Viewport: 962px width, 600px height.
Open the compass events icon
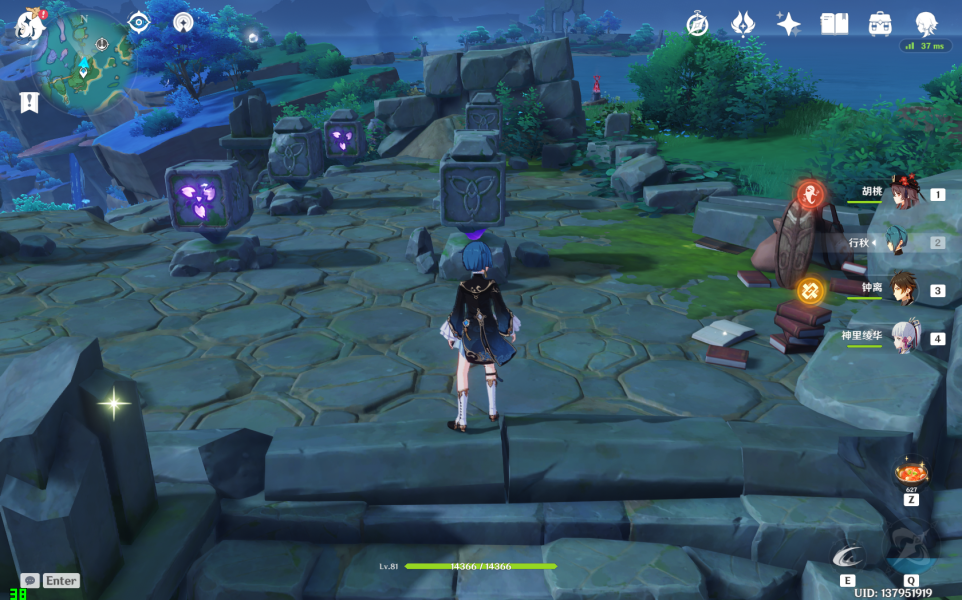click(x=697, y=24)
